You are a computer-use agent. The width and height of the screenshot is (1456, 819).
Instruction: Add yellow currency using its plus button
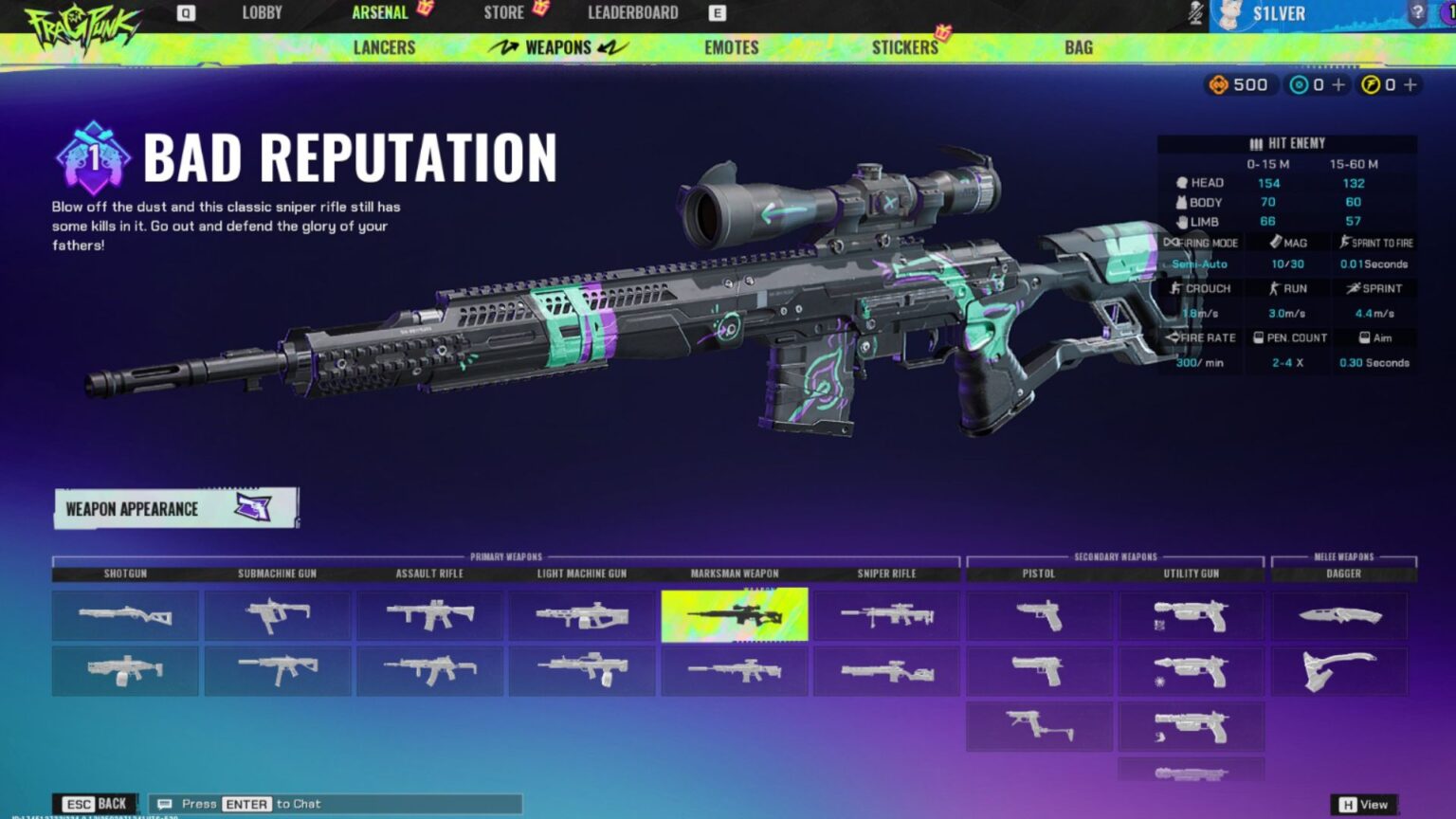pos(1413,84)
